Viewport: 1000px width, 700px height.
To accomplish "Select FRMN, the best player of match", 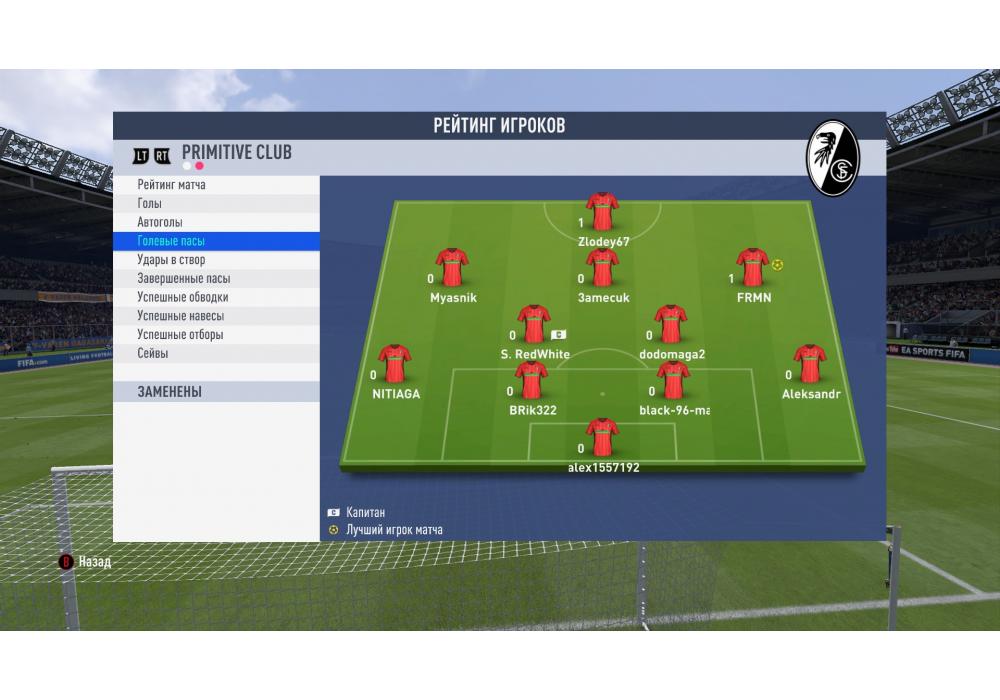I will click(752, 267).
